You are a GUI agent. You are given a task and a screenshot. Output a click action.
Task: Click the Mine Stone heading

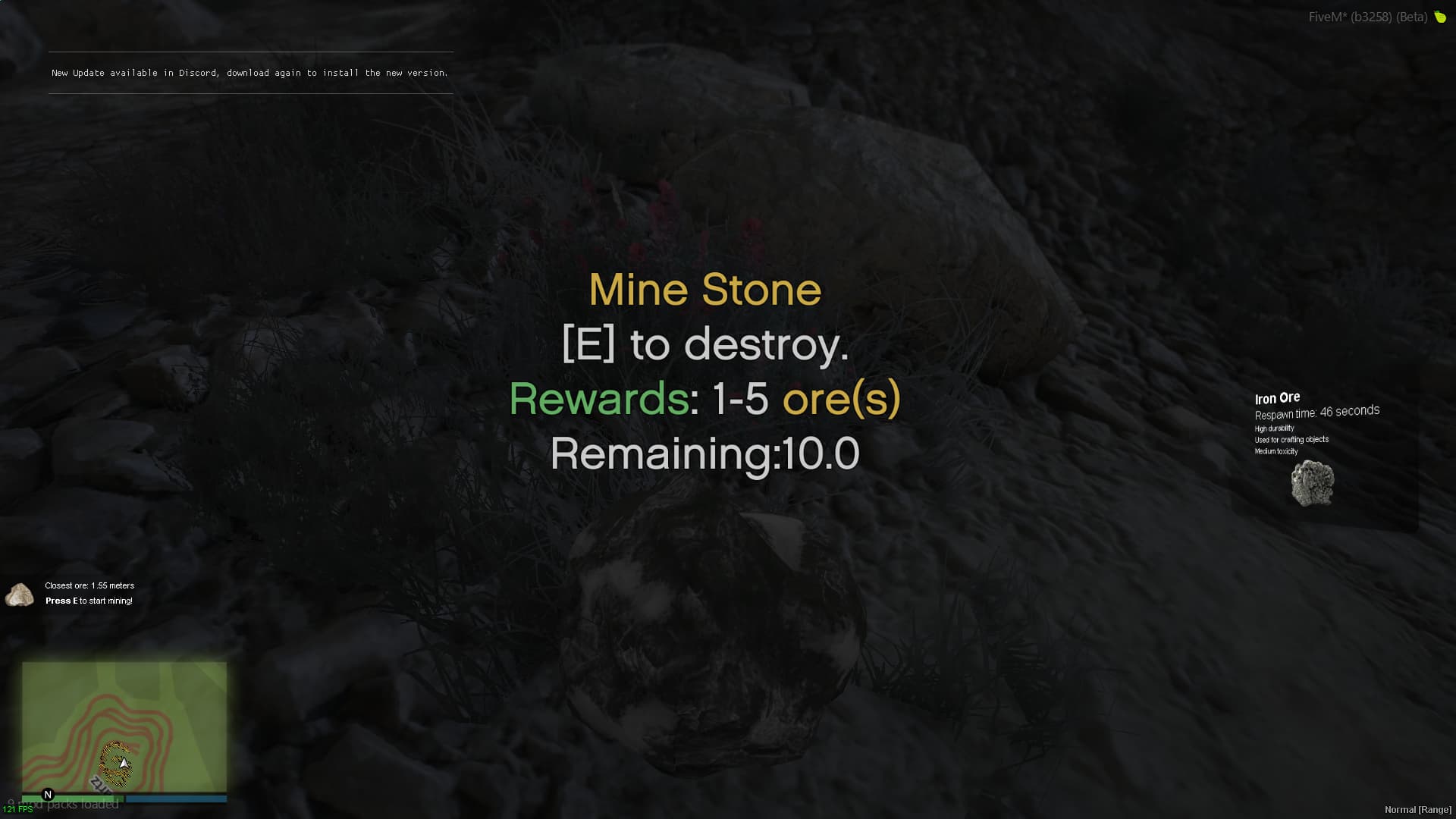pyautogui.click(x=704, y=289)
